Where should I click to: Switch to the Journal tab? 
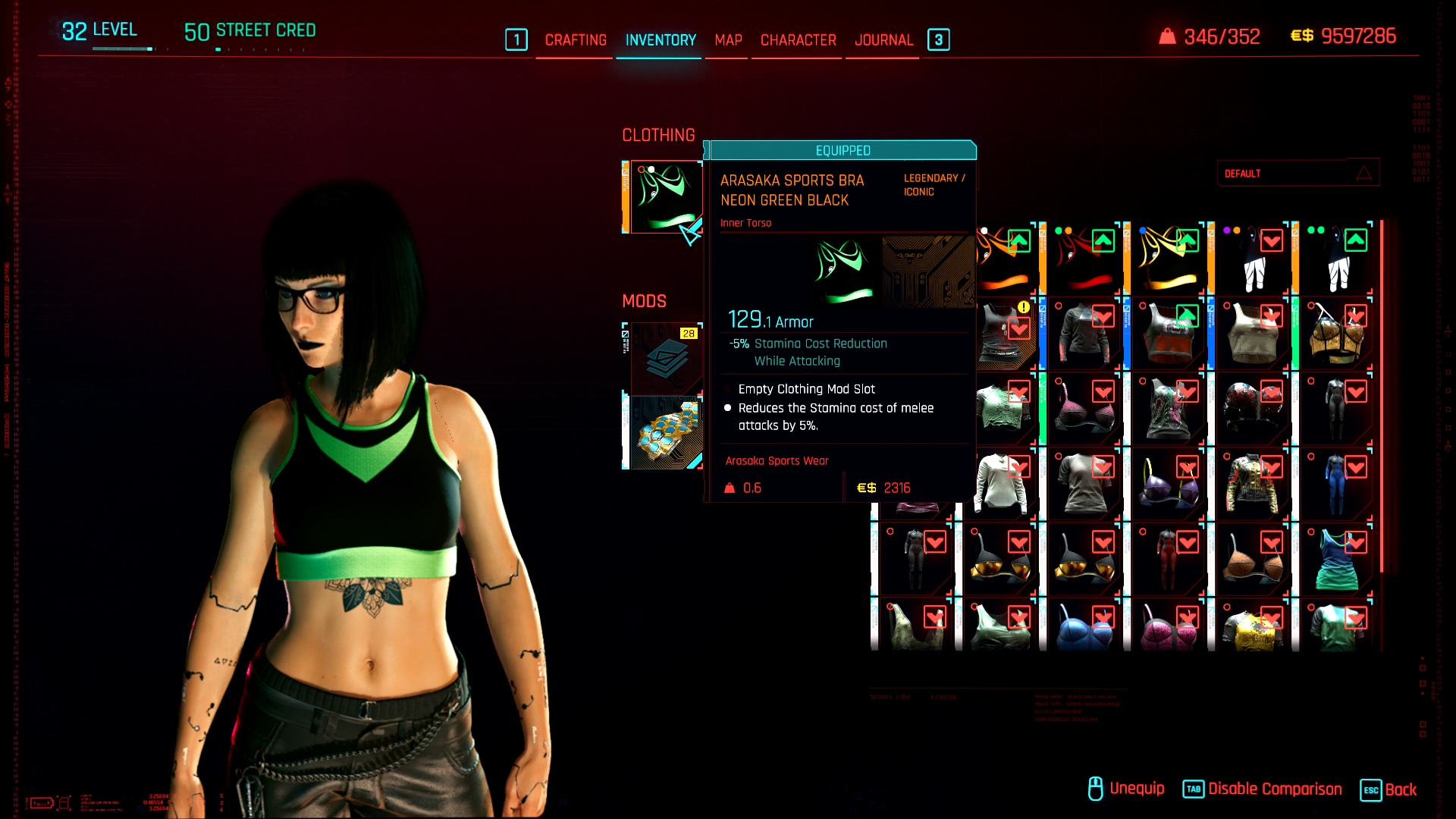point(883,40)
